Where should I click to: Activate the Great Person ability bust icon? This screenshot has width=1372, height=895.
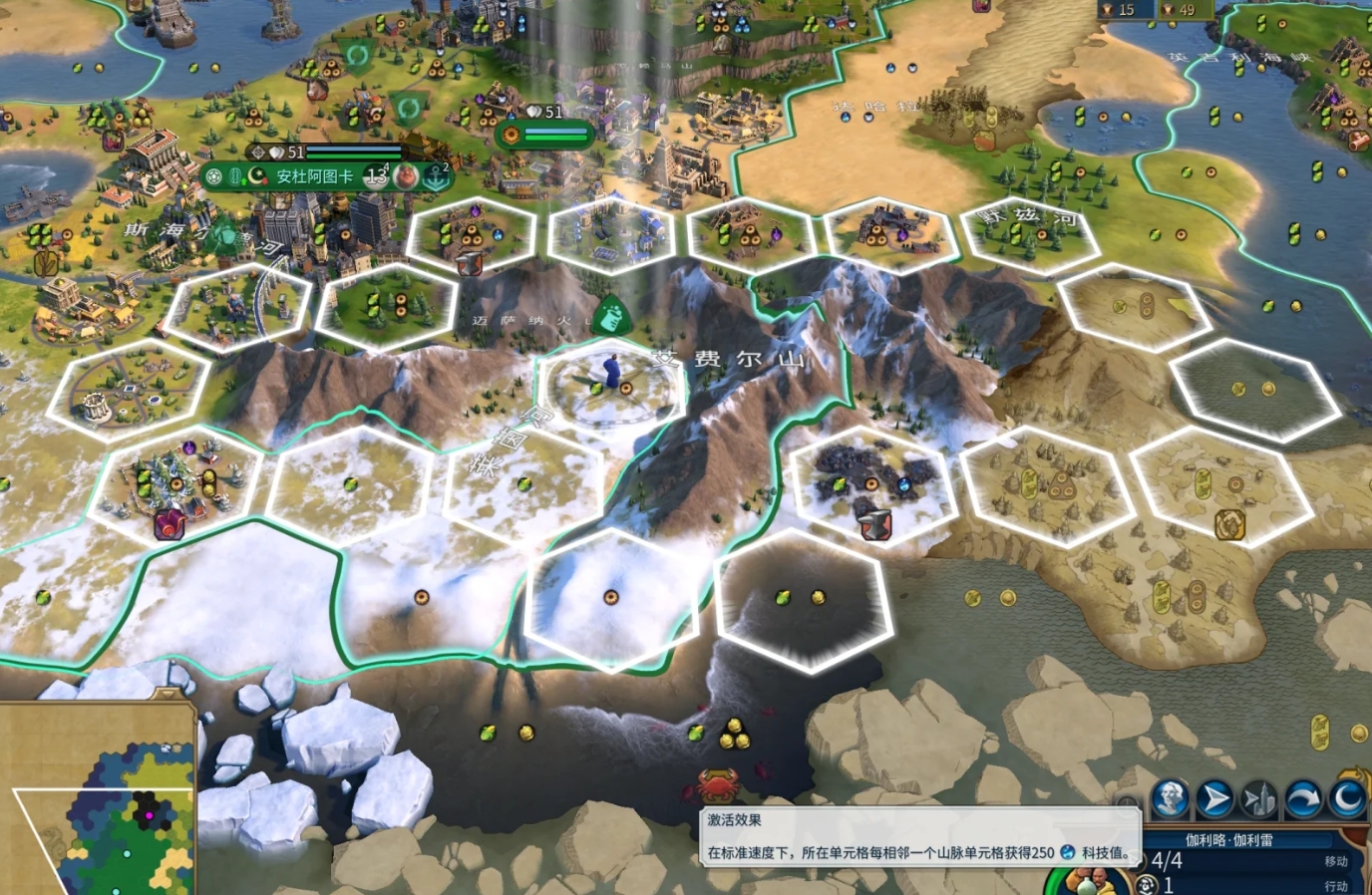tap(1170, 798)
